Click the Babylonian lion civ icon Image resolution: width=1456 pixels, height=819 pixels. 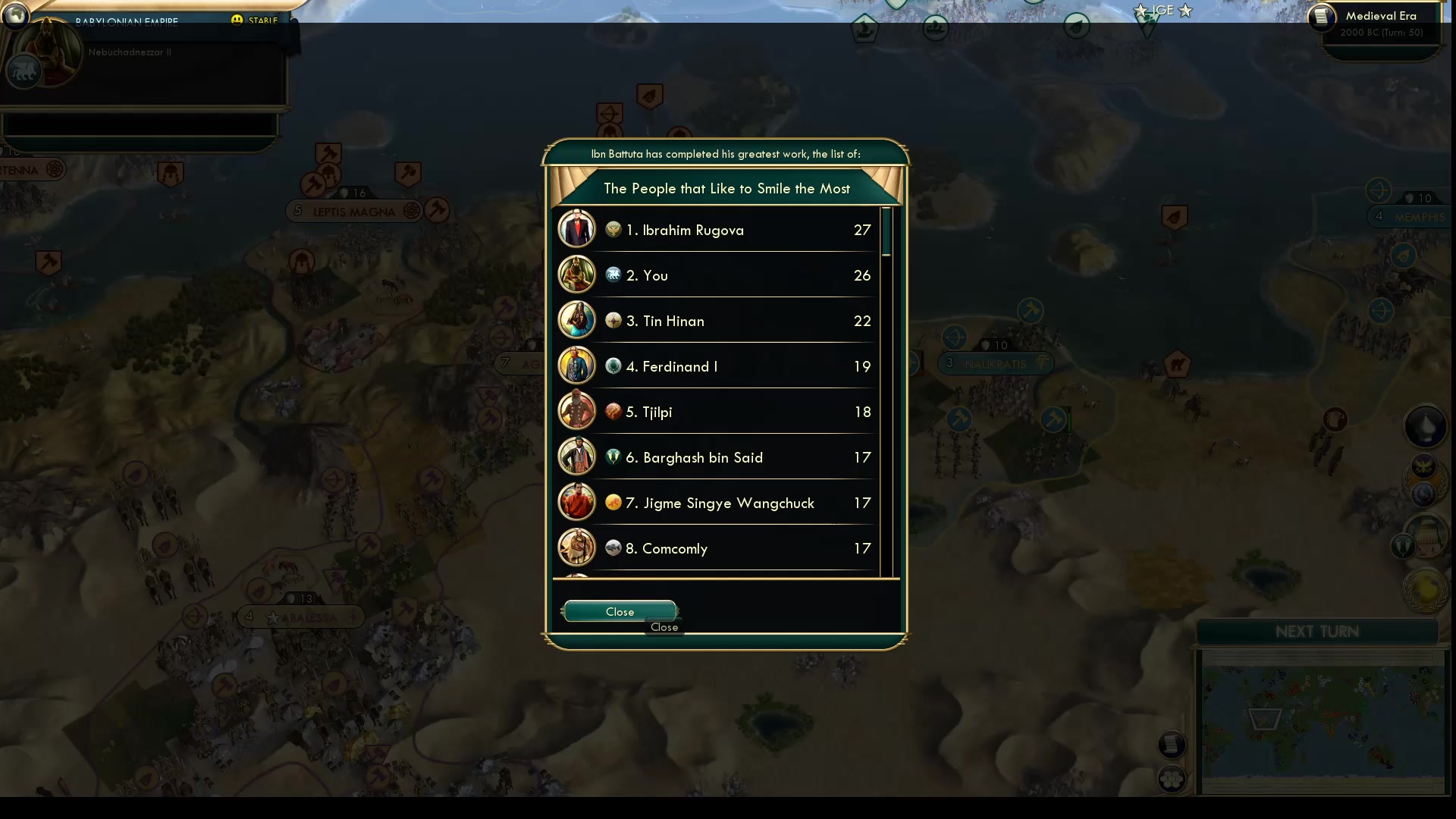click(23, 72)
